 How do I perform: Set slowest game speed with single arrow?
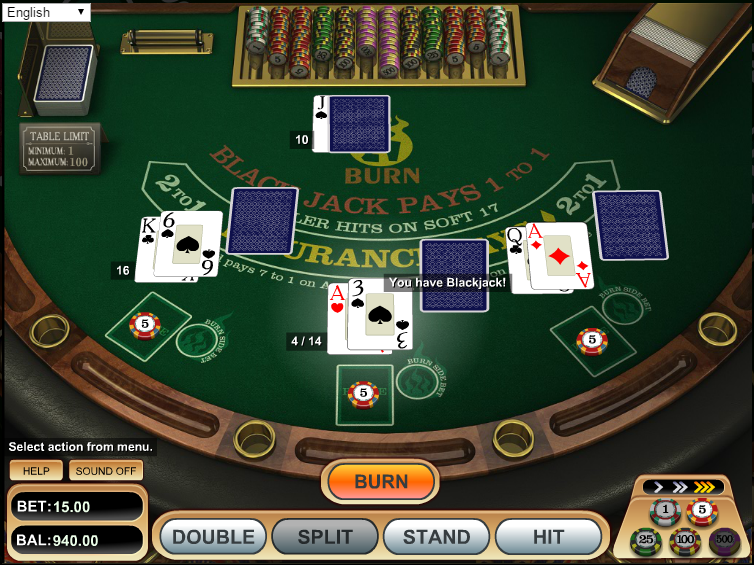[x=656, y=488]
